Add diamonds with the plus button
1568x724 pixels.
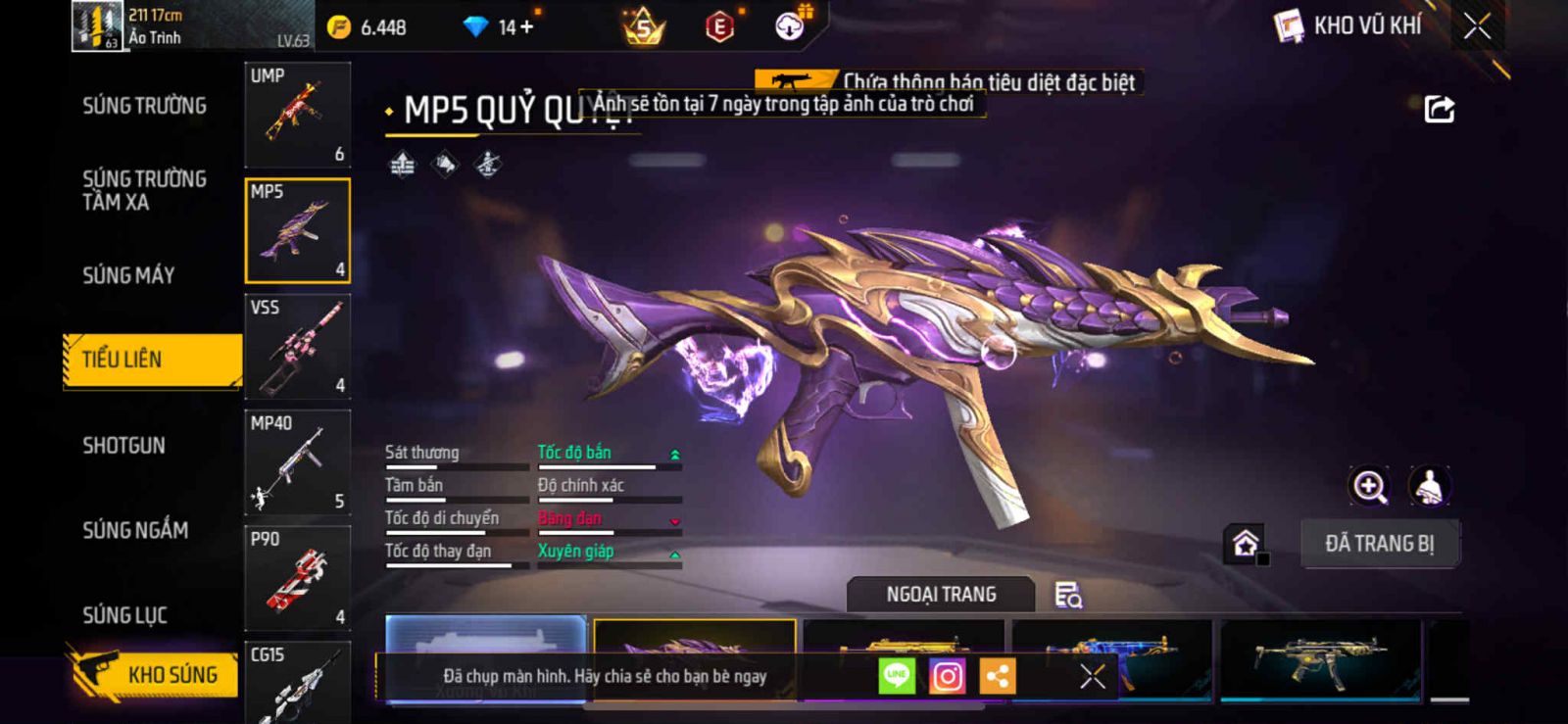click(x=527, y=26)
